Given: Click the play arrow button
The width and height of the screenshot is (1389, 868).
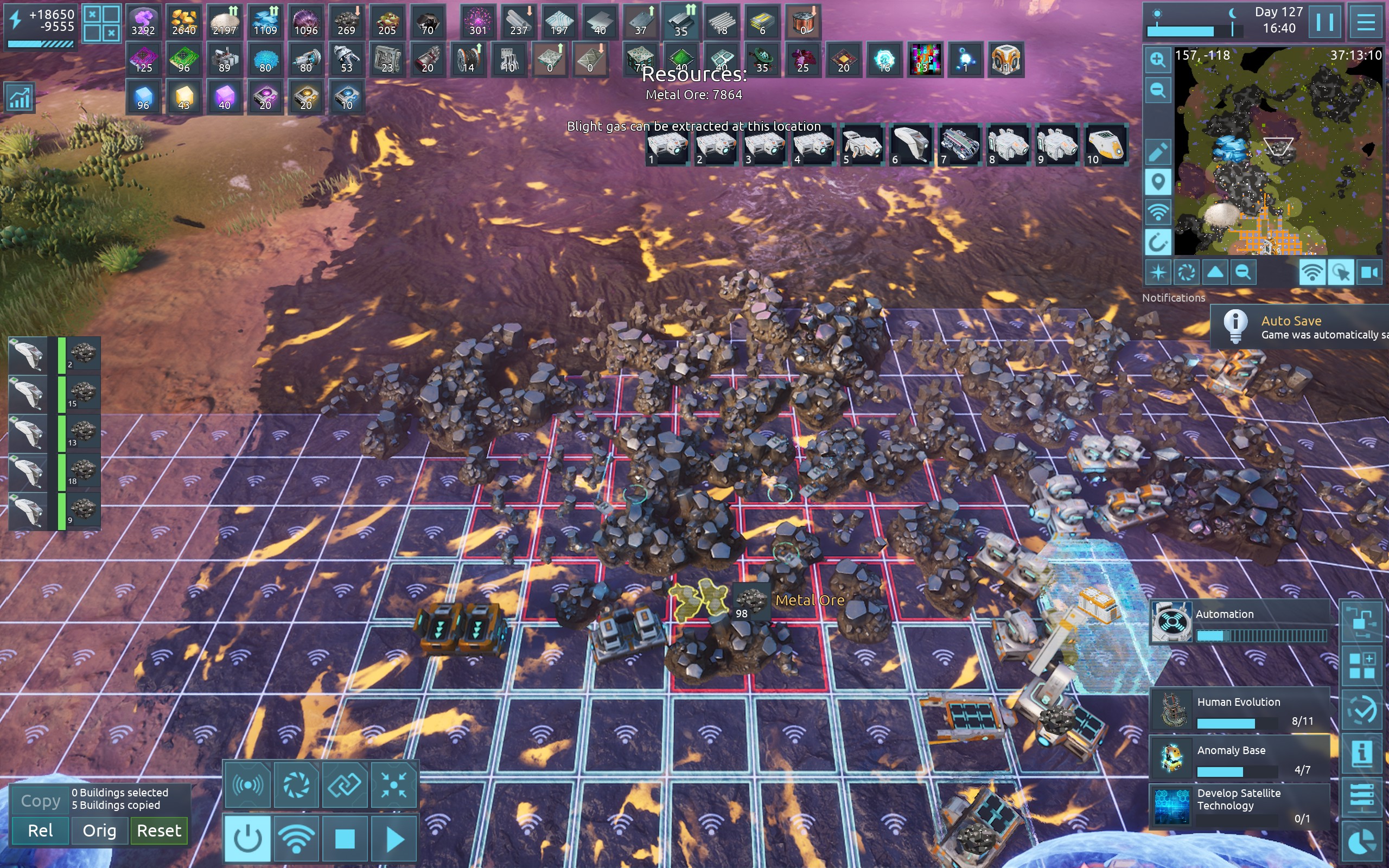Looking at the screenshot, I should click(x=394, y=839).
